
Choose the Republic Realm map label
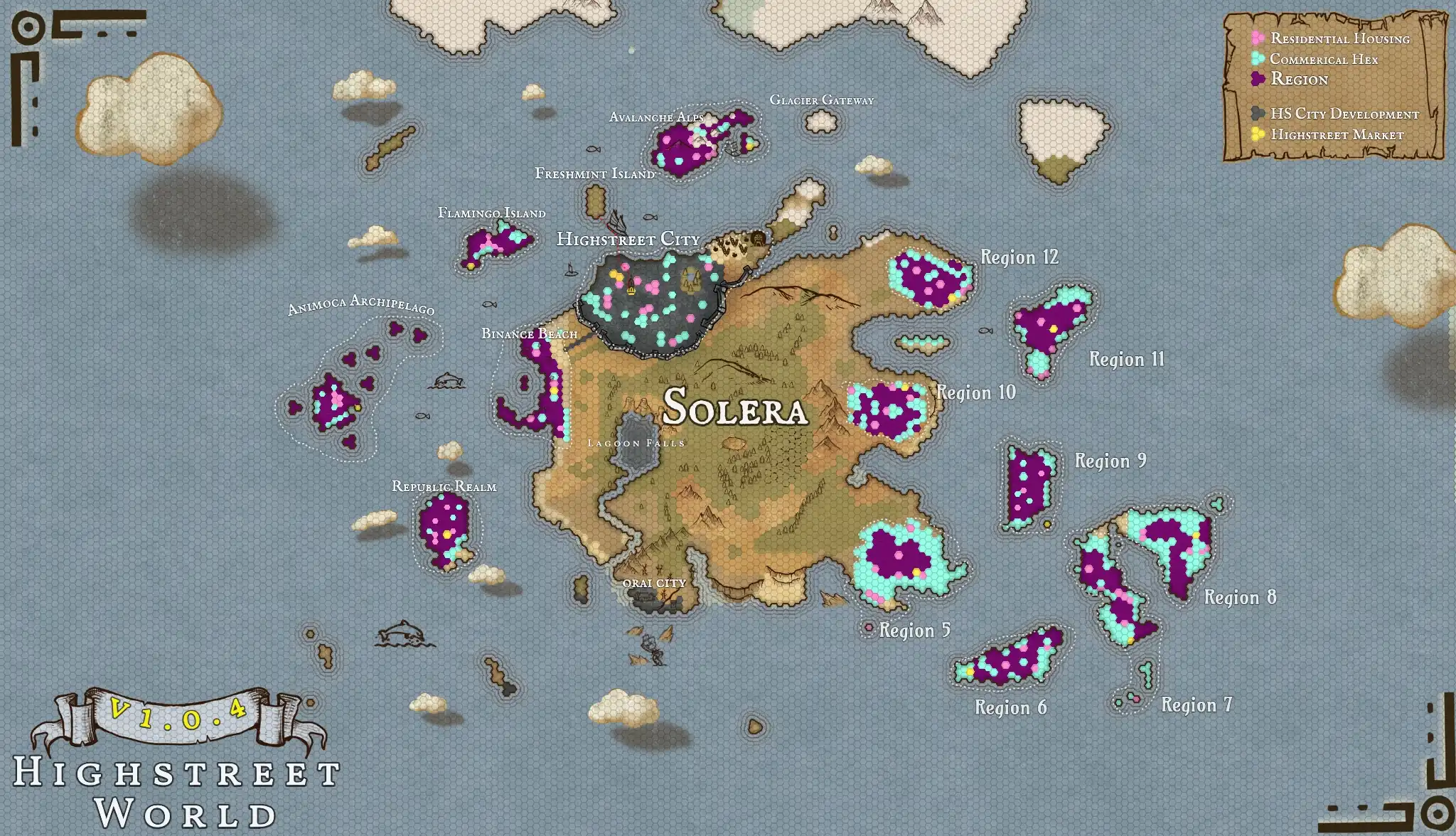[x=444, y=486]
